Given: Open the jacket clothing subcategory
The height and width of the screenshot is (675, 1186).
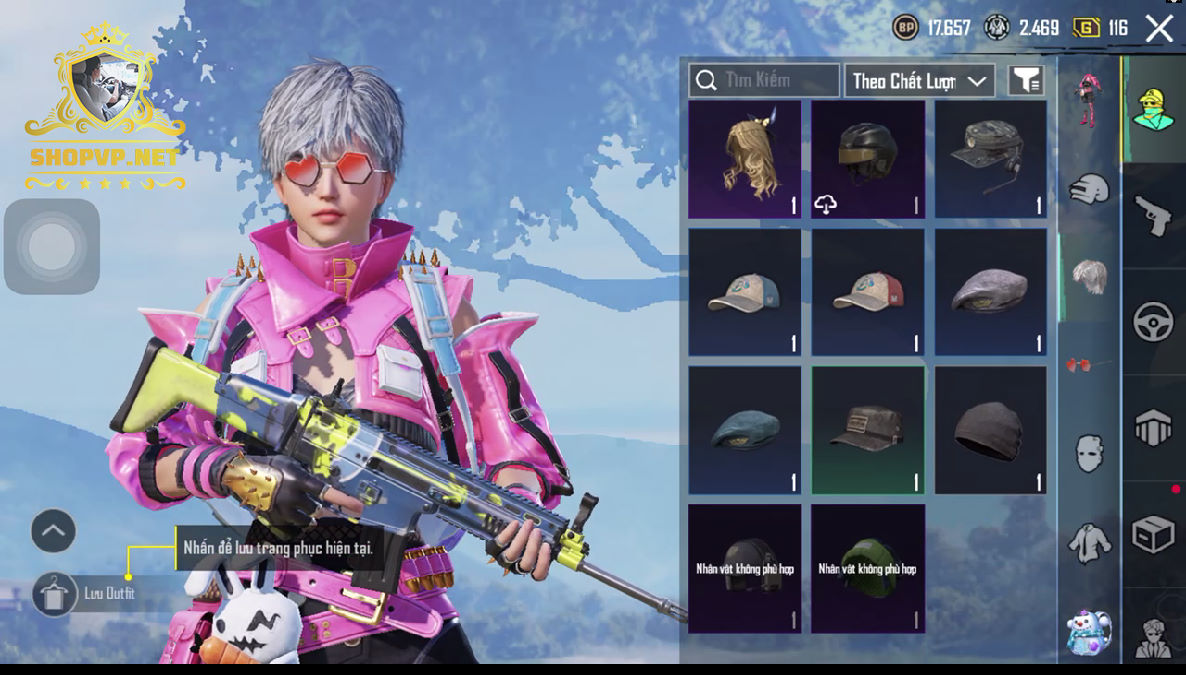Looking at the screenshot, I should [x=1089, y=542].
